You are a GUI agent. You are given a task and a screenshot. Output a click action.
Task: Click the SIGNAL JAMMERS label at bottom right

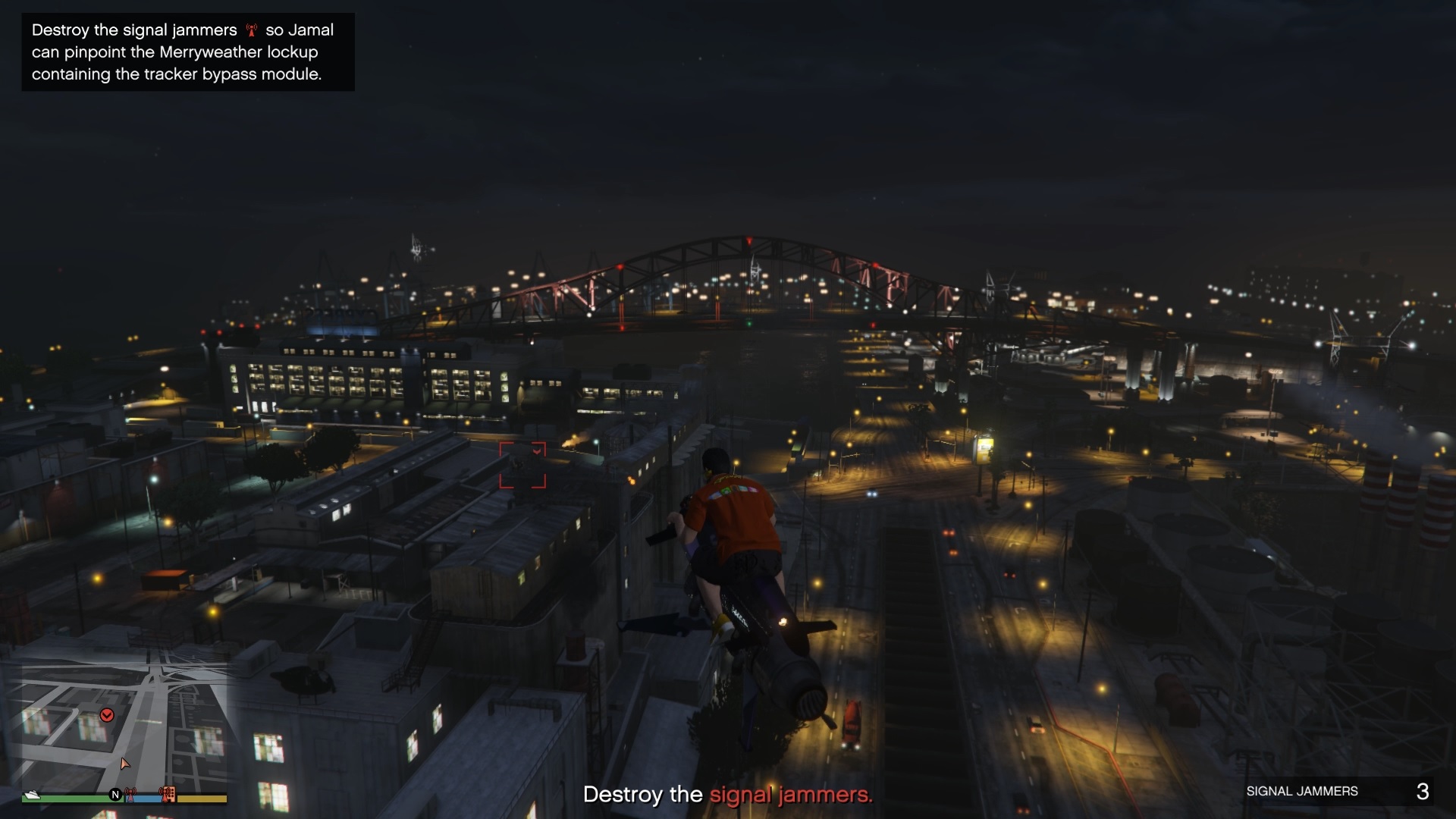[x=1303, y=791]
